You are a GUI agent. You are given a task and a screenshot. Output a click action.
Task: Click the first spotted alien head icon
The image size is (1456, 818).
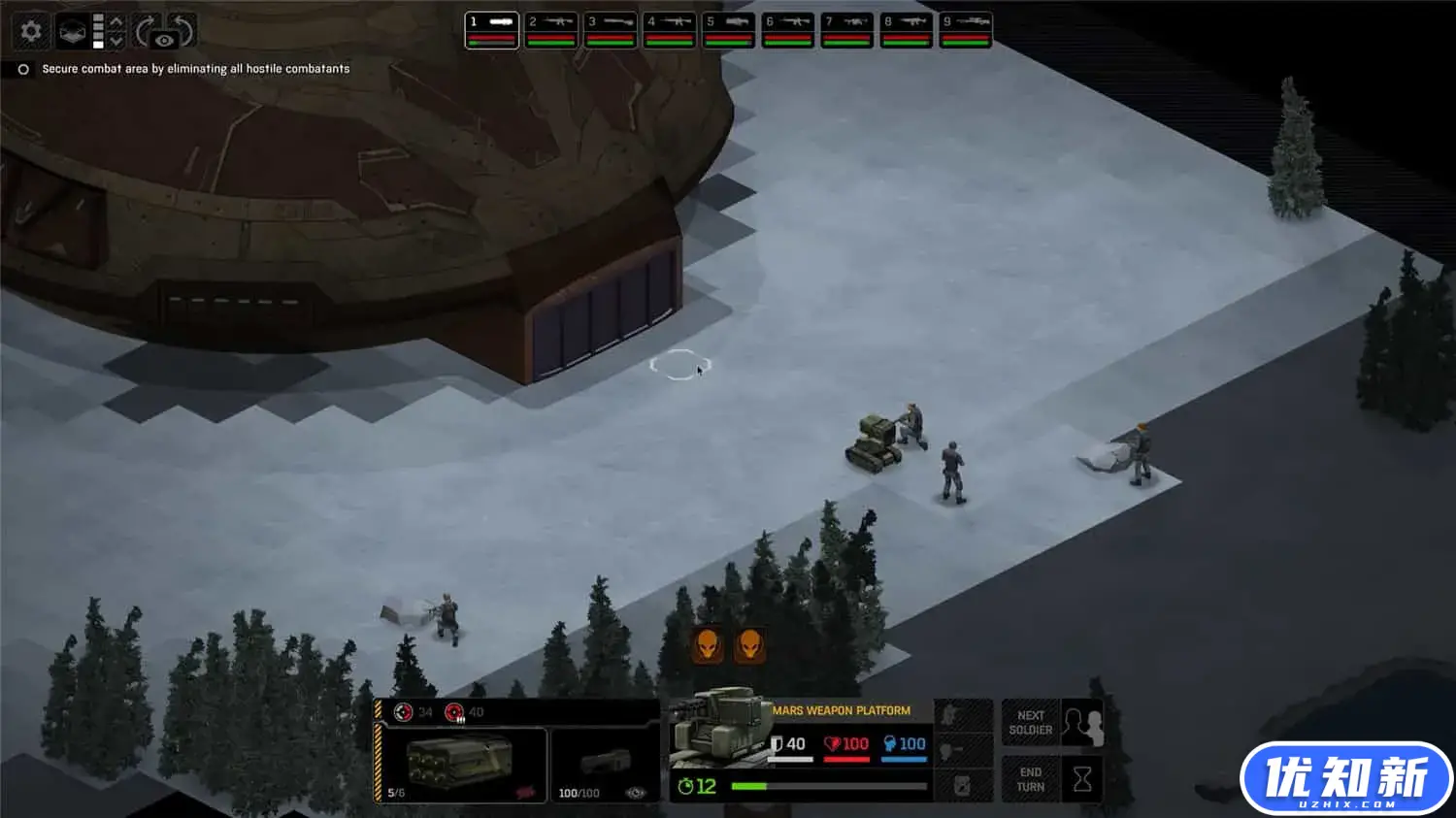coord(708,644)
